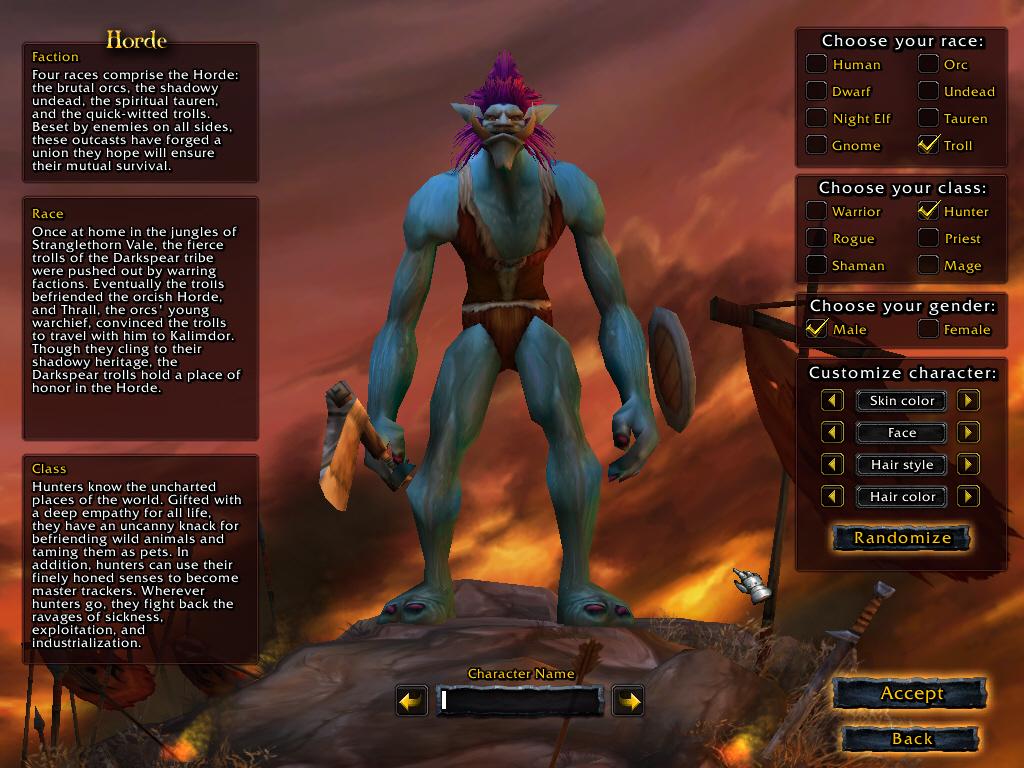The height and width of the screenshot is (768, 1024).
Task: Cycle to the next Hair color
Action: (968, 497)
